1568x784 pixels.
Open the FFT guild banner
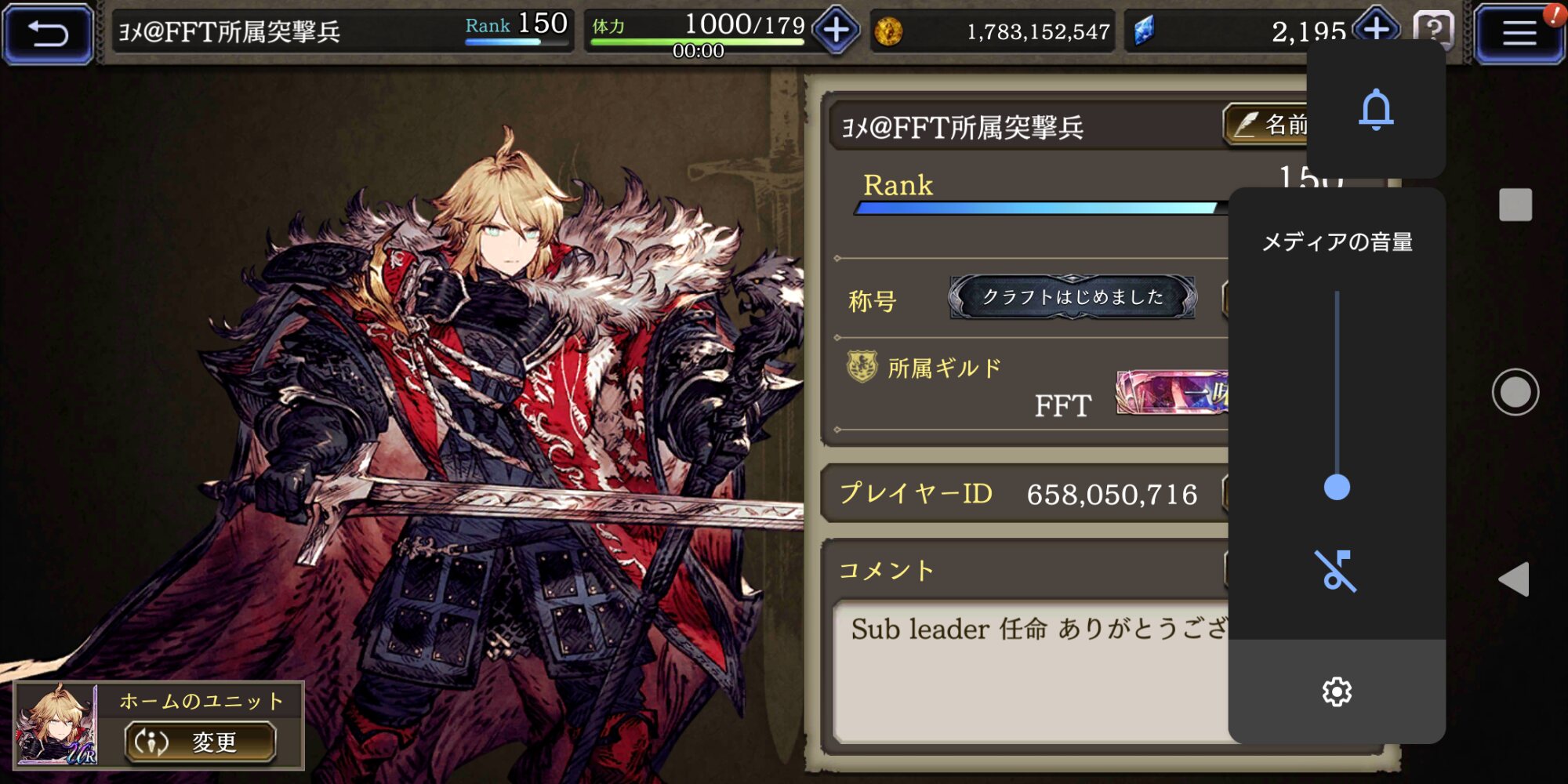[1171, 392]
